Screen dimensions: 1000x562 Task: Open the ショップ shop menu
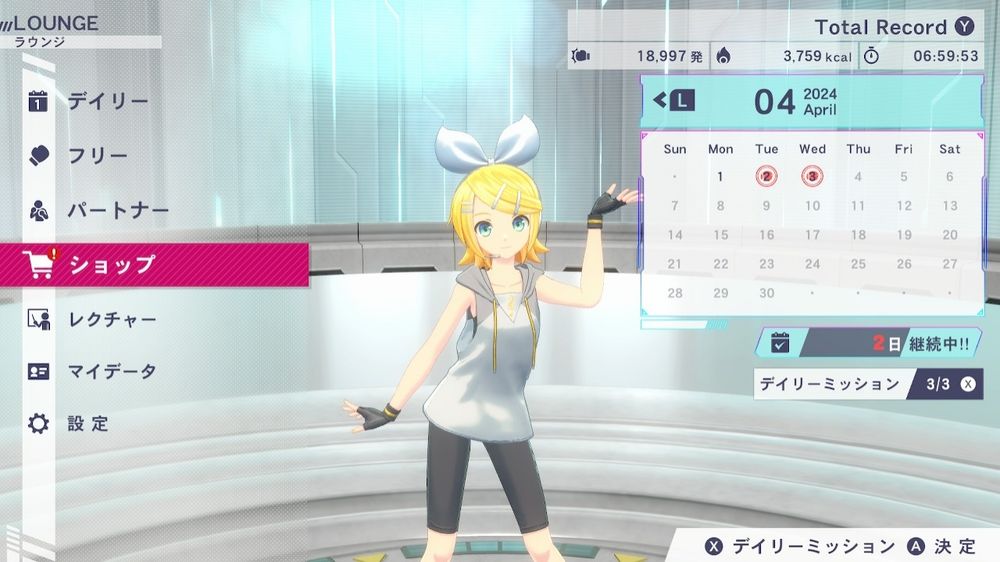coord(112,265)
